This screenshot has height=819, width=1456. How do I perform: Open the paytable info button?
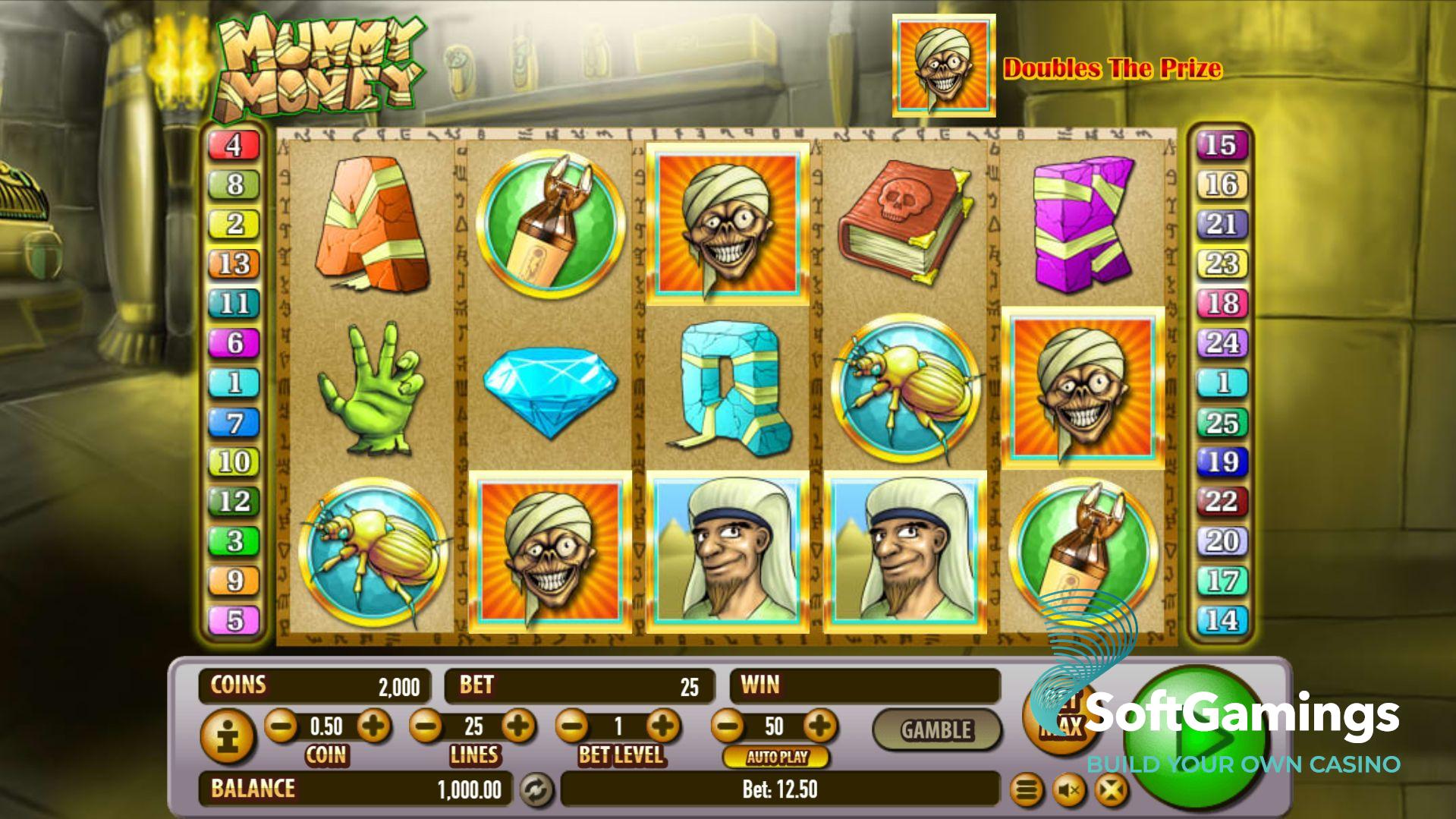pos(226,736)
